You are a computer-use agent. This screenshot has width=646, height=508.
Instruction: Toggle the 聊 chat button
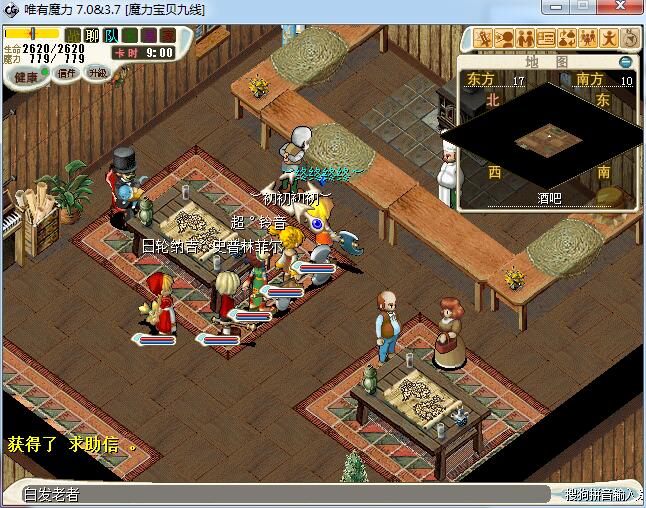point(92,36)
